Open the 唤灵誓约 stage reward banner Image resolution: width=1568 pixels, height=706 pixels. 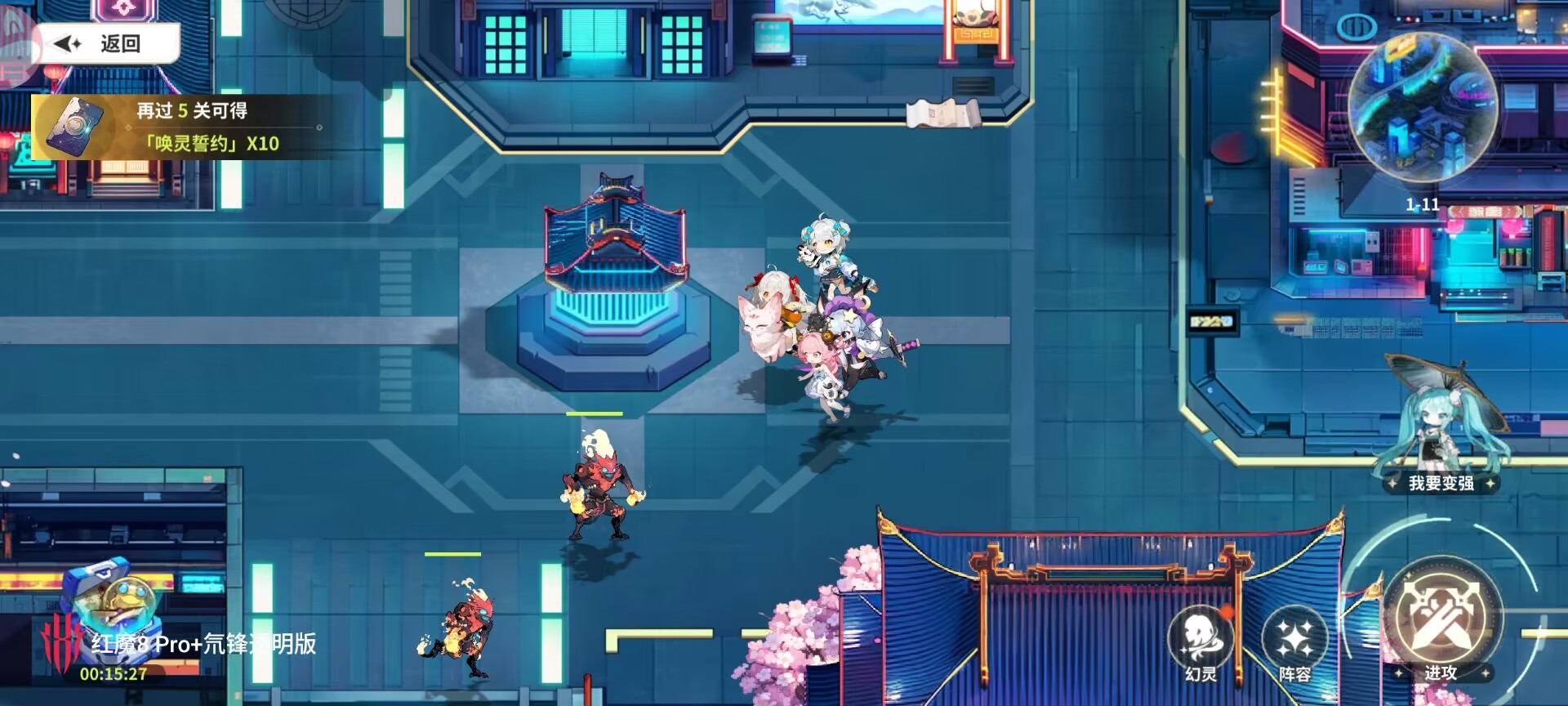point(180,127)
